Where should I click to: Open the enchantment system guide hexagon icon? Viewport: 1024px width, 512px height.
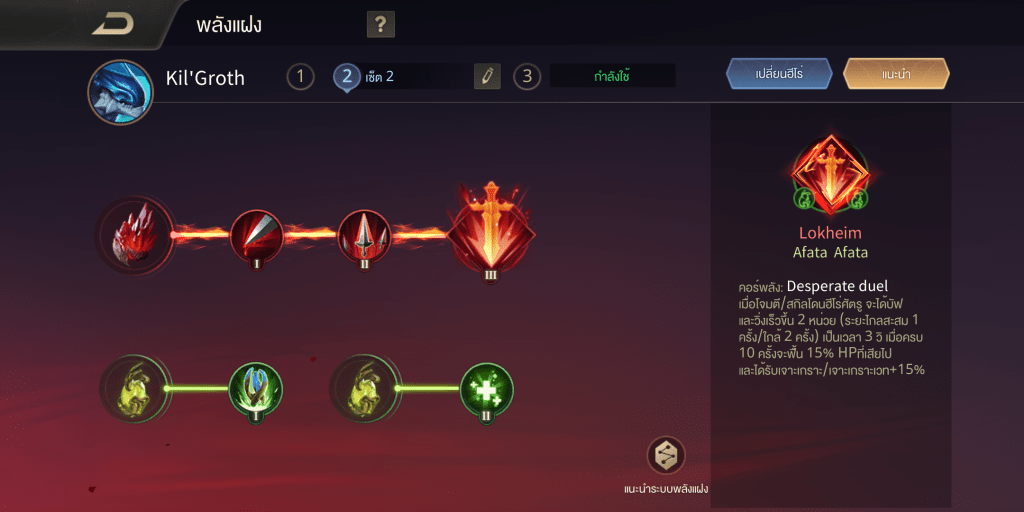[x=665, y=456]
